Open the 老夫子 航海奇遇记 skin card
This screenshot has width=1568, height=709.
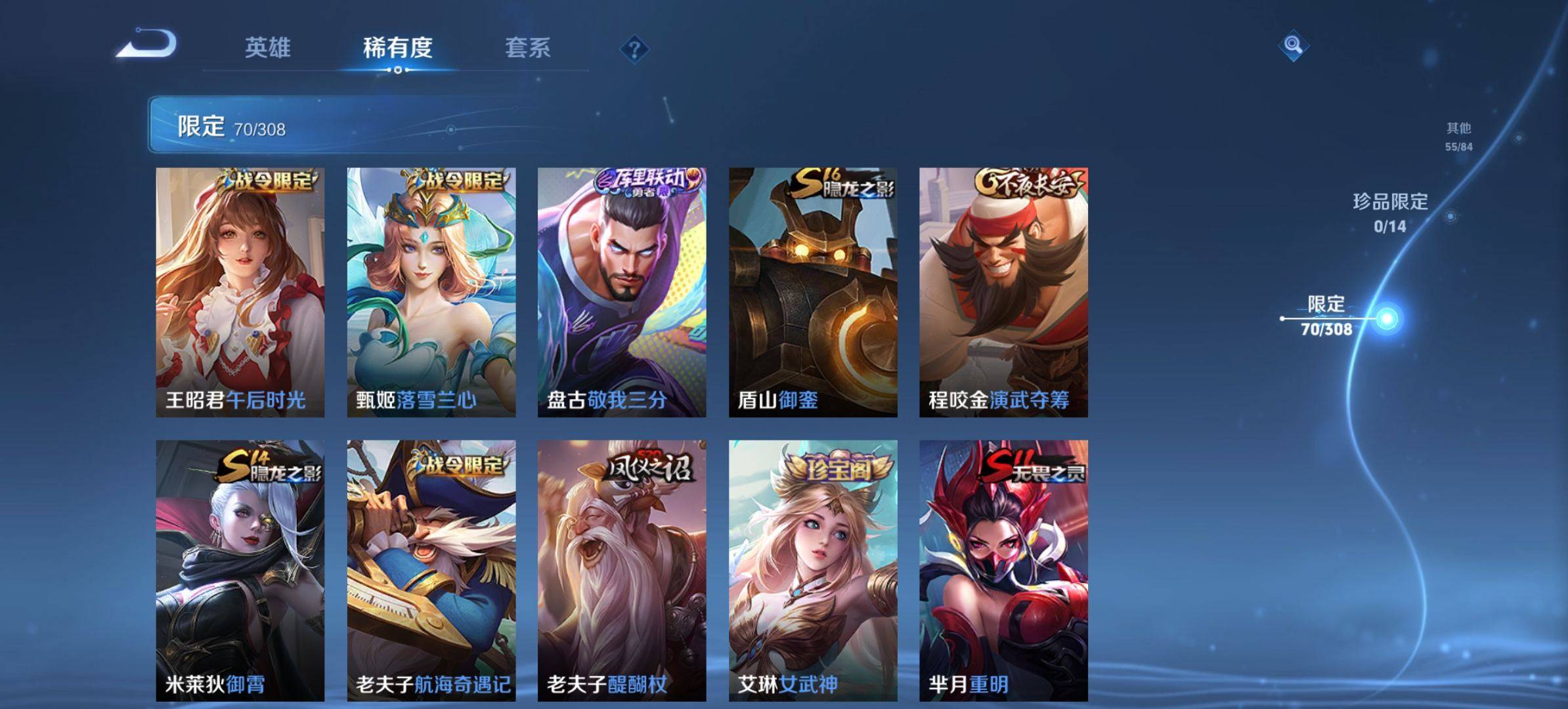(431, 570)
